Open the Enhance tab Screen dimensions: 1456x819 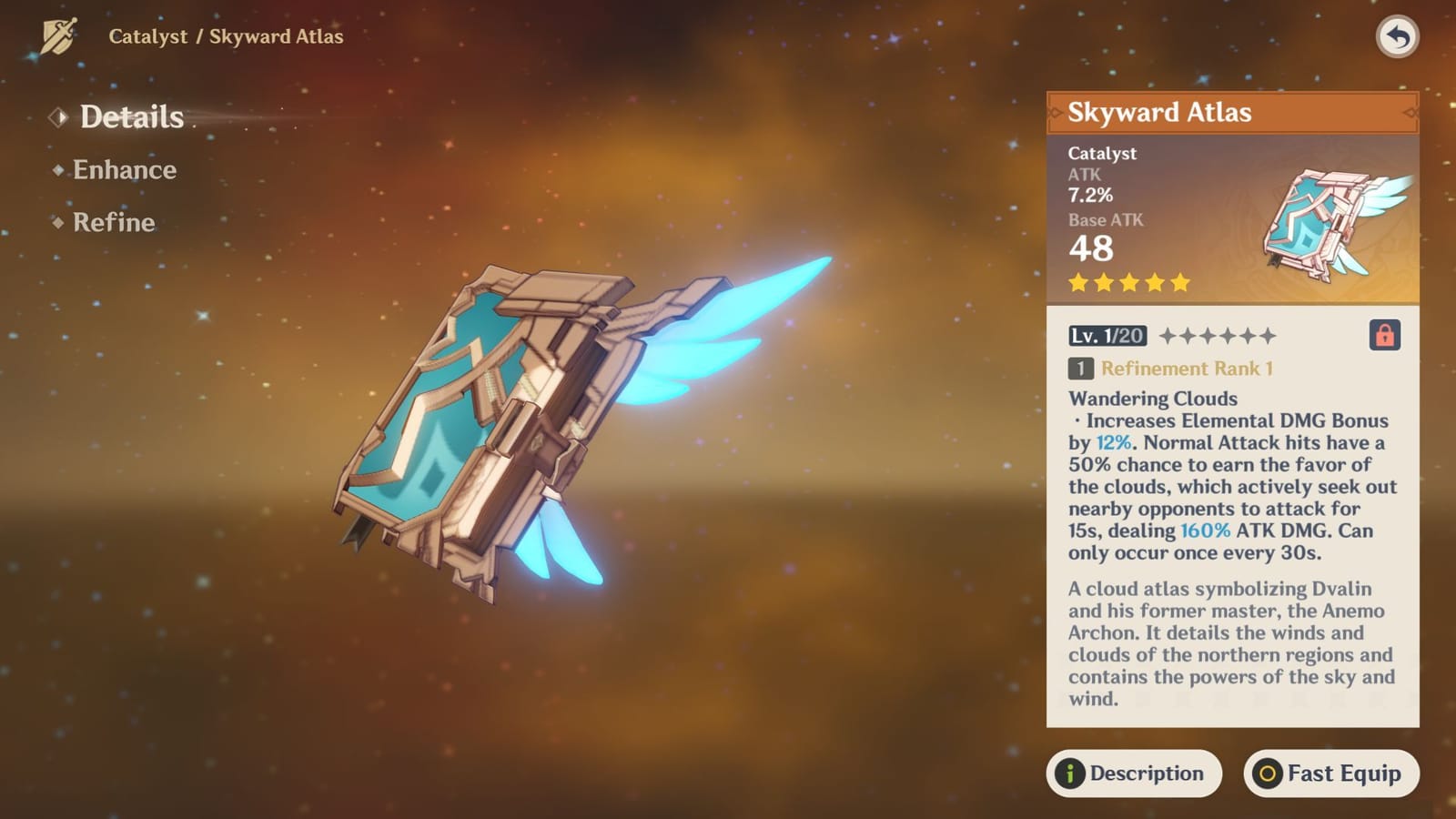[124, 170]
